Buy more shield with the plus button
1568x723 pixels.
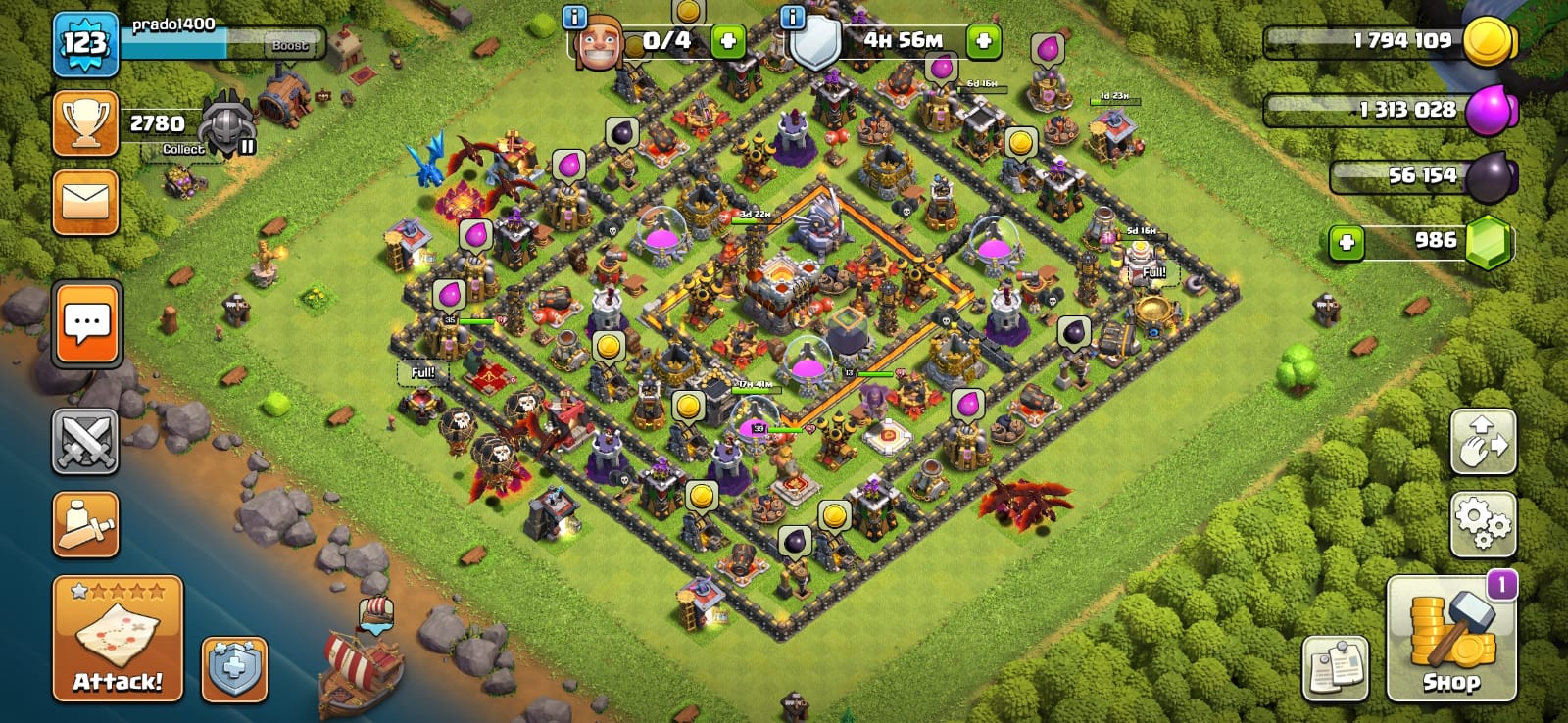coord(984,41)
